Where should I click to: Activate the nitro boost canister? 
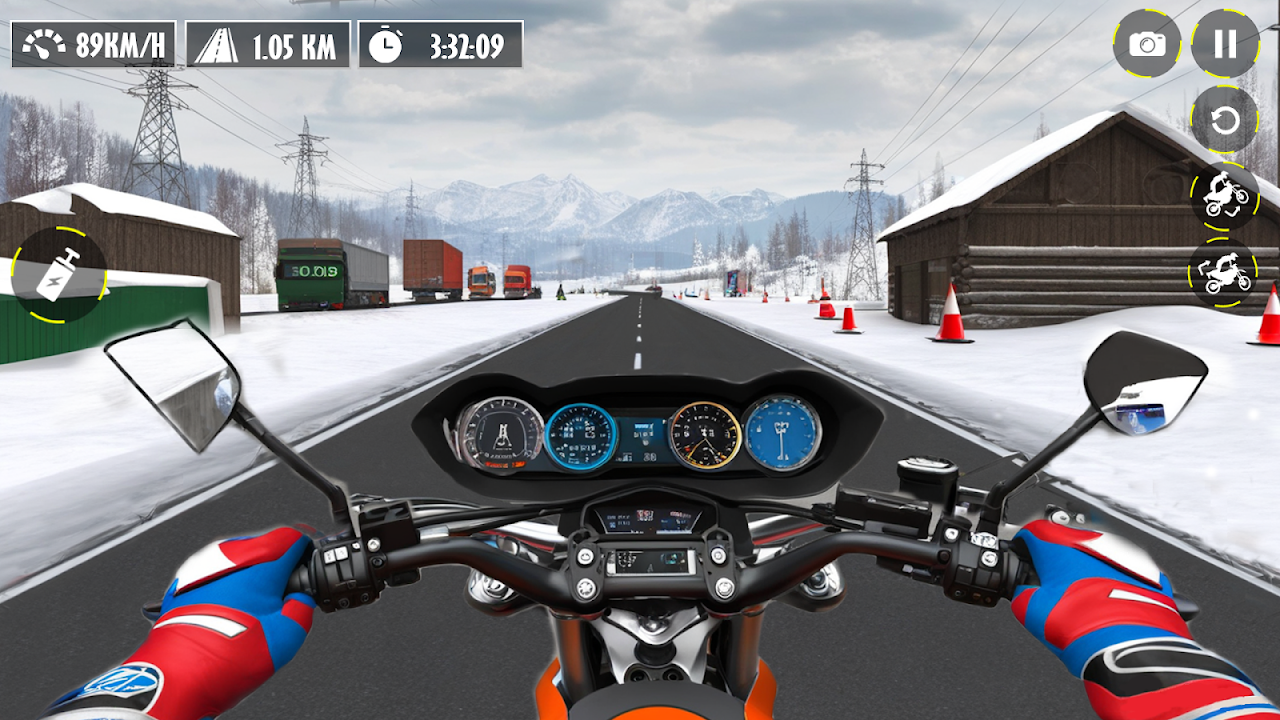[x=59, y=274]
